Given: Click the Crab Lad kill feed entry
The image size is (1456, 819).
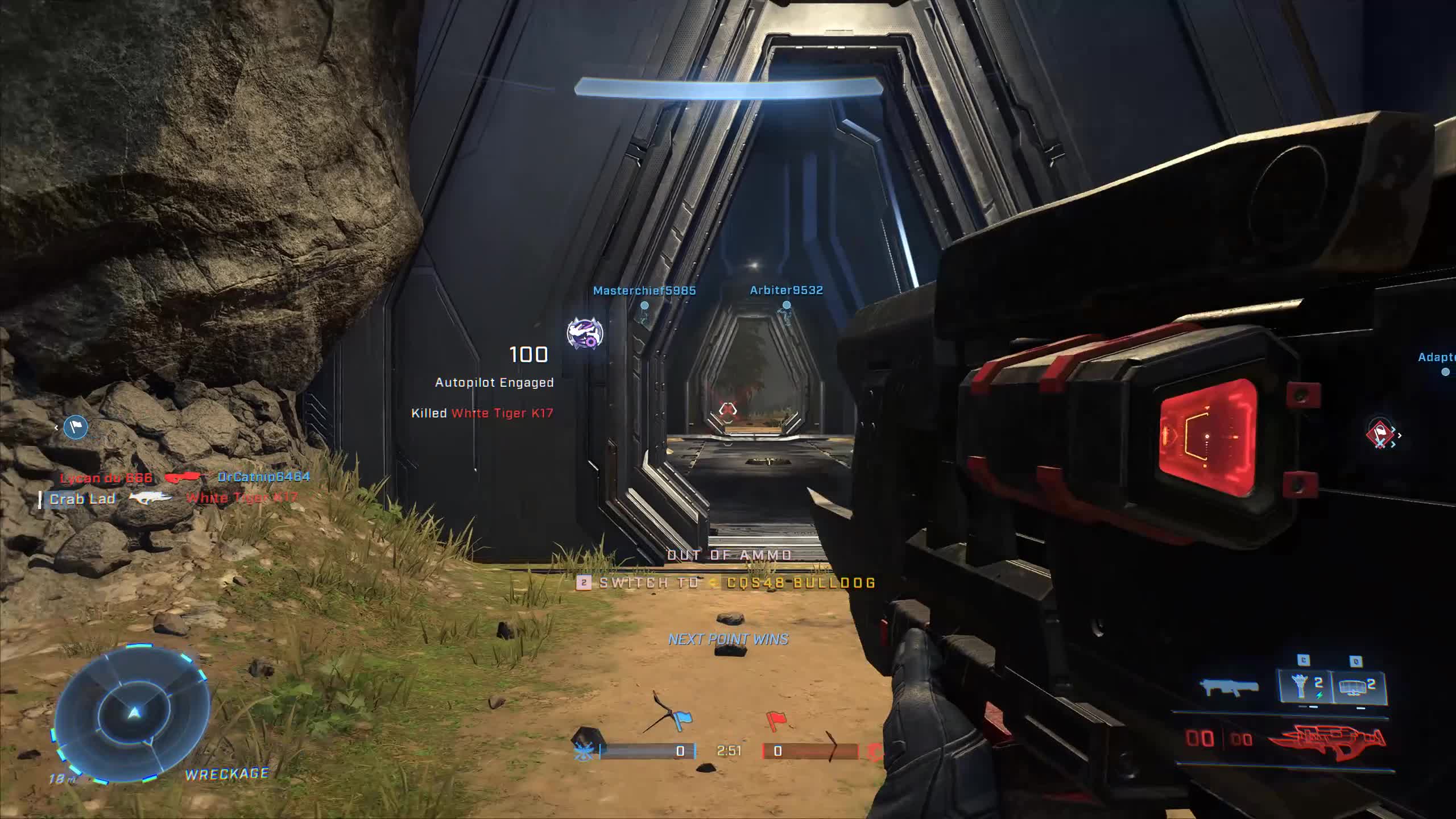Looking at the screenshot, I should click(82, 499).
